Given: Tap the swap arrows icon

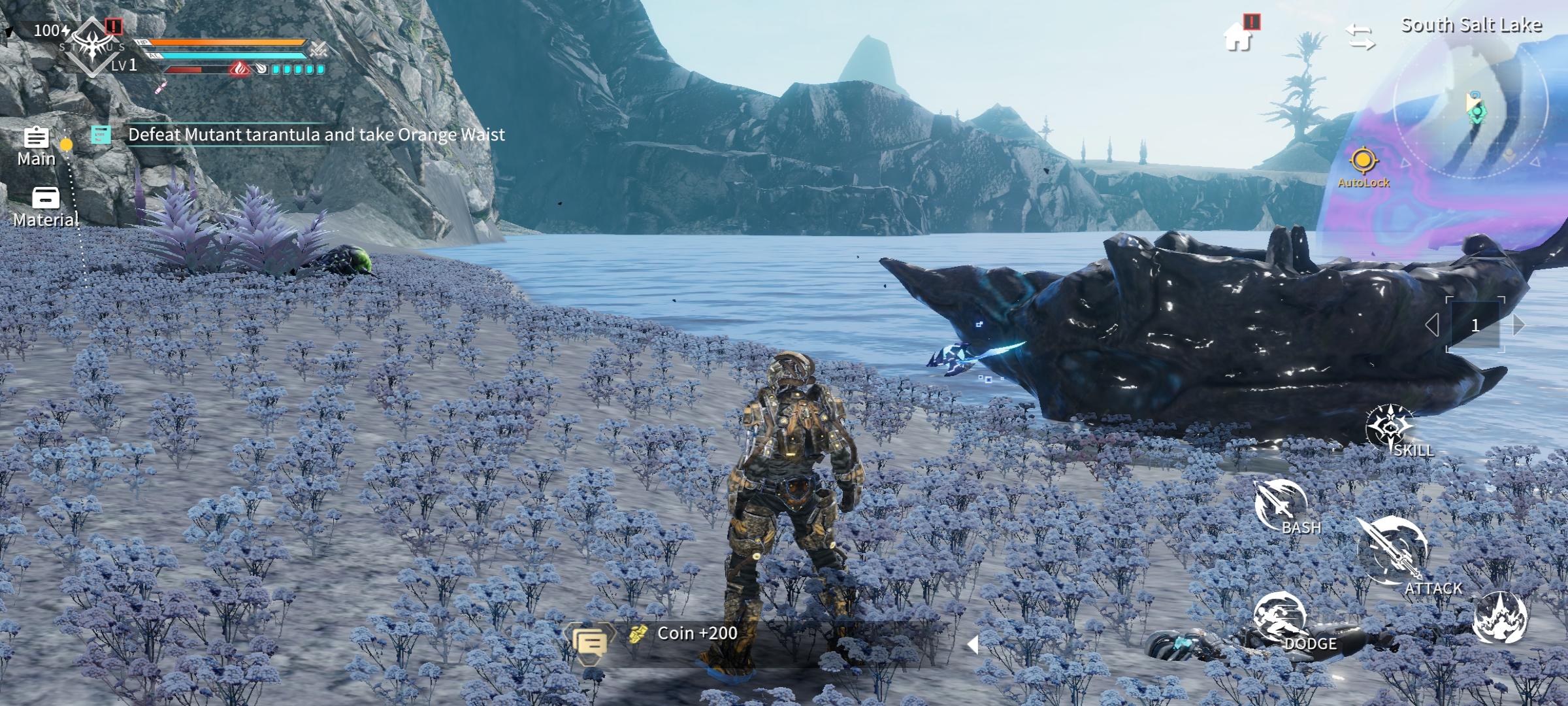Looking at the screenshot, I should [1360, 37].
